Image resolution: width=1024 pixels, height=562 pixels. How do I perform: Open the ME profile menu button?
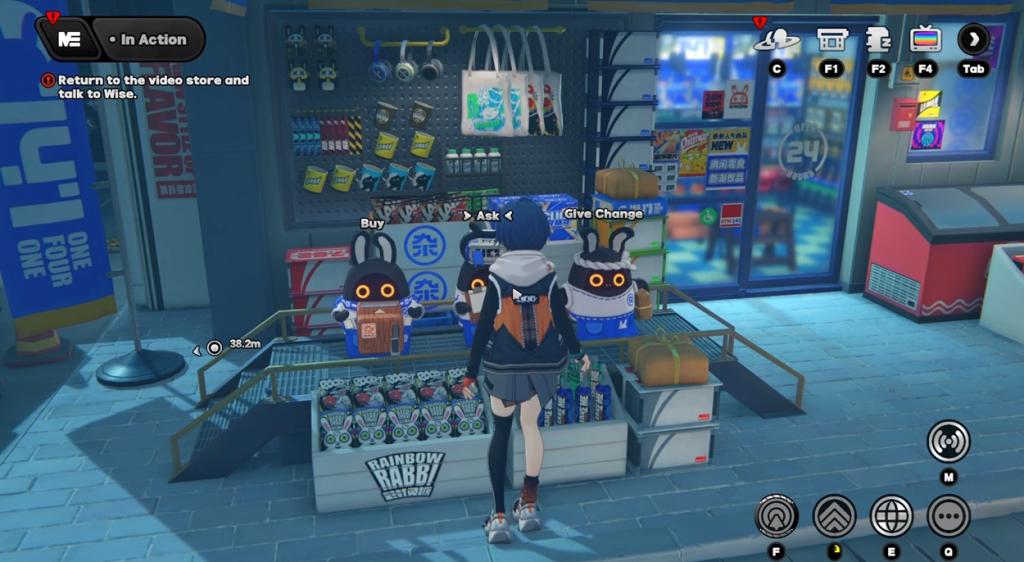tap(70, 40)
